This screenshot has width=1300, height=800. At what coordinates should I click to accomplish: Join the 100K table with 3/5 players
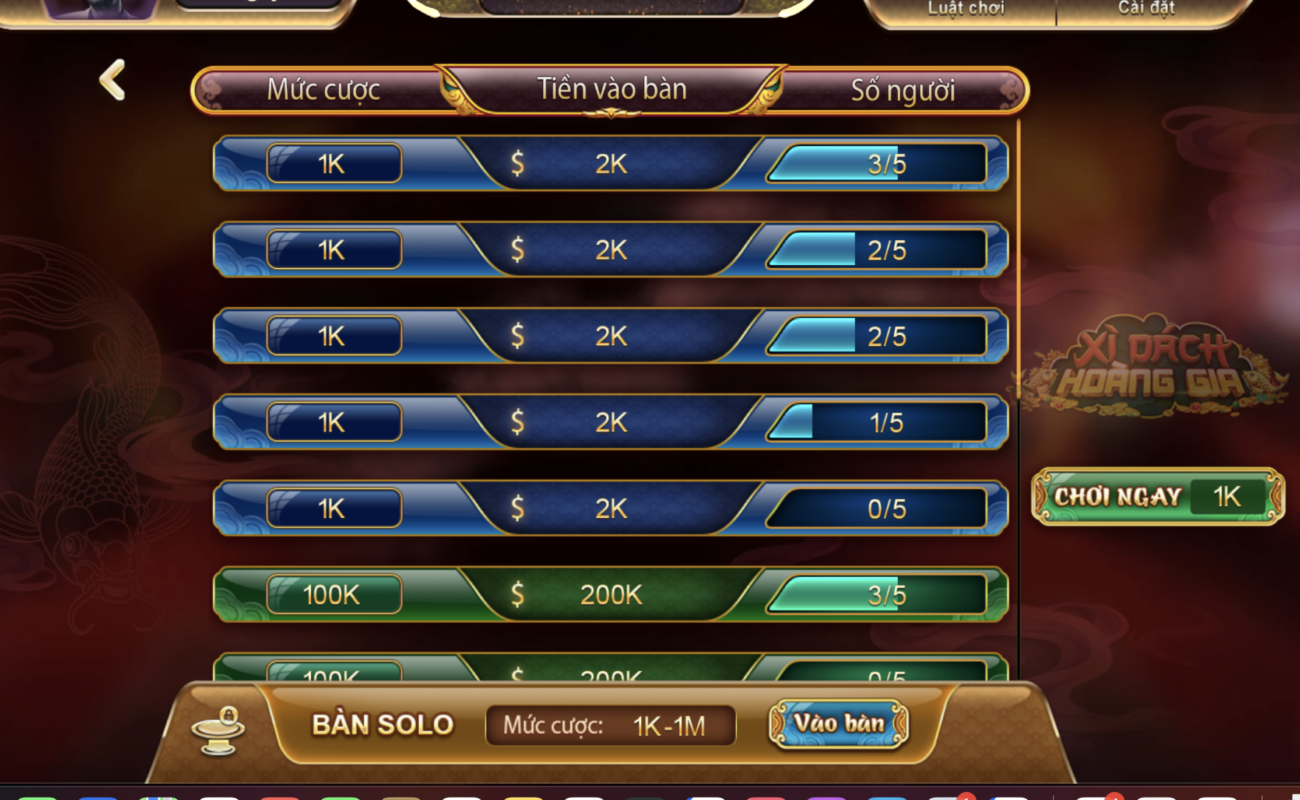610,595
